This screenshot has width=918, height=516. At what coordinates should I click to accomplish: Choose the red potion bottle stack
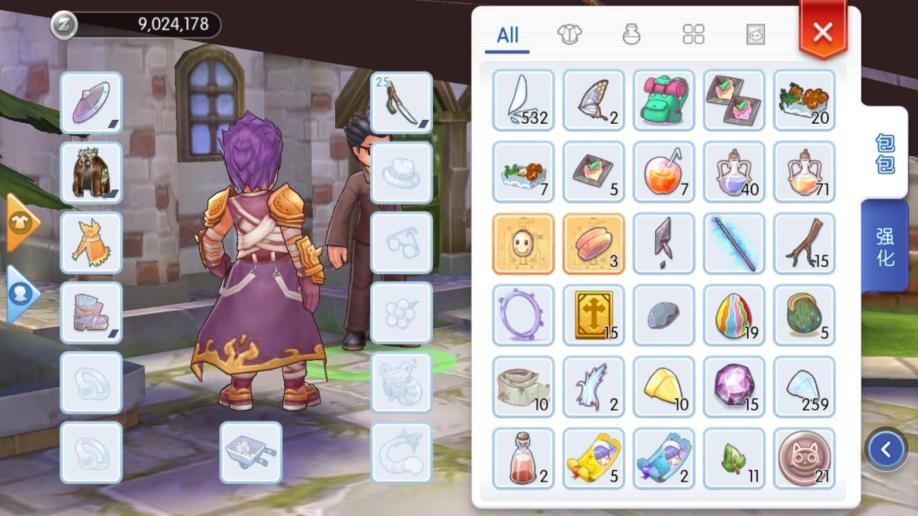click(523, 458)
